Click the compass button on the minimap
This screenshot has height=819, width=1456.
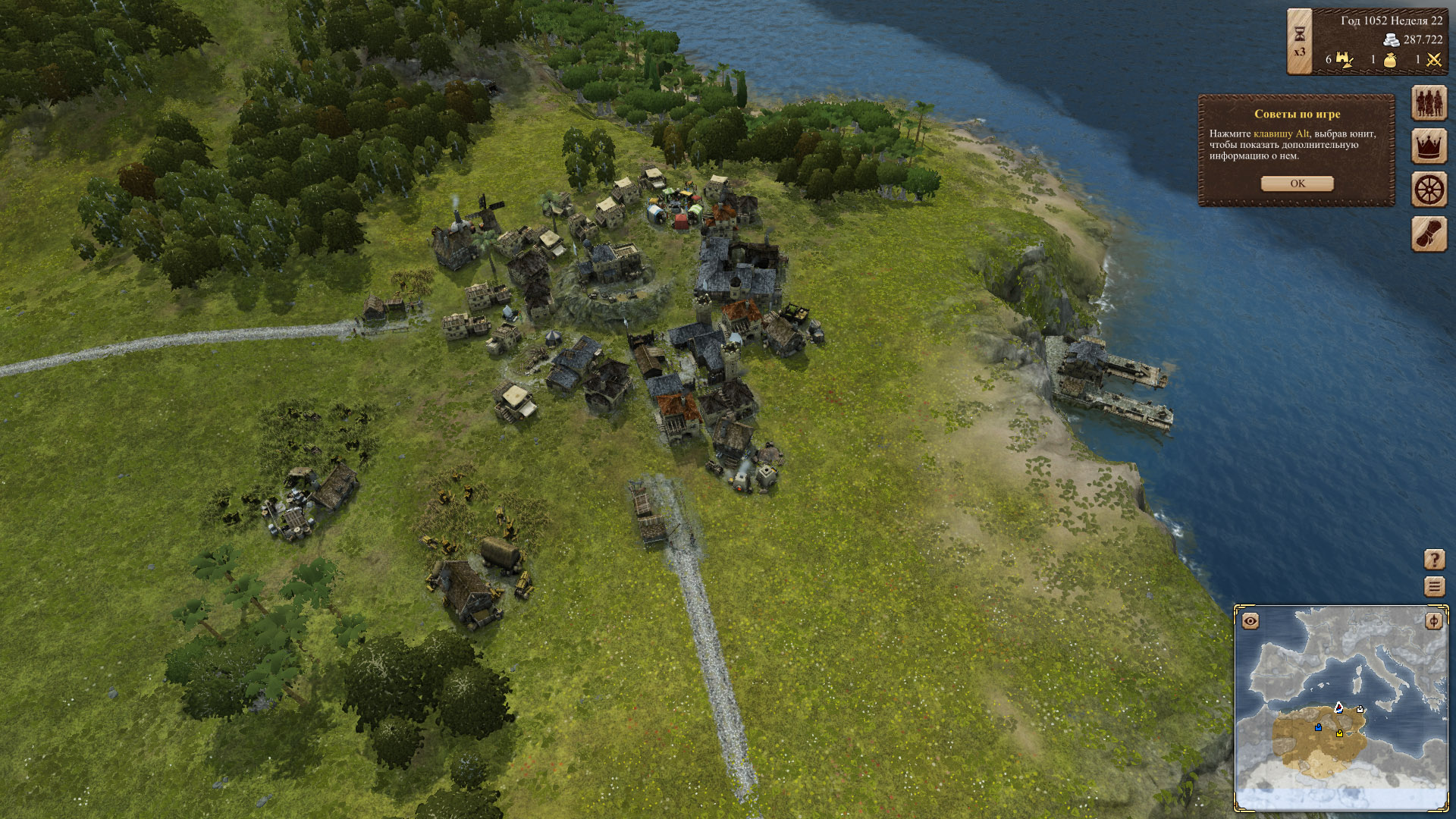(1433, 621)
